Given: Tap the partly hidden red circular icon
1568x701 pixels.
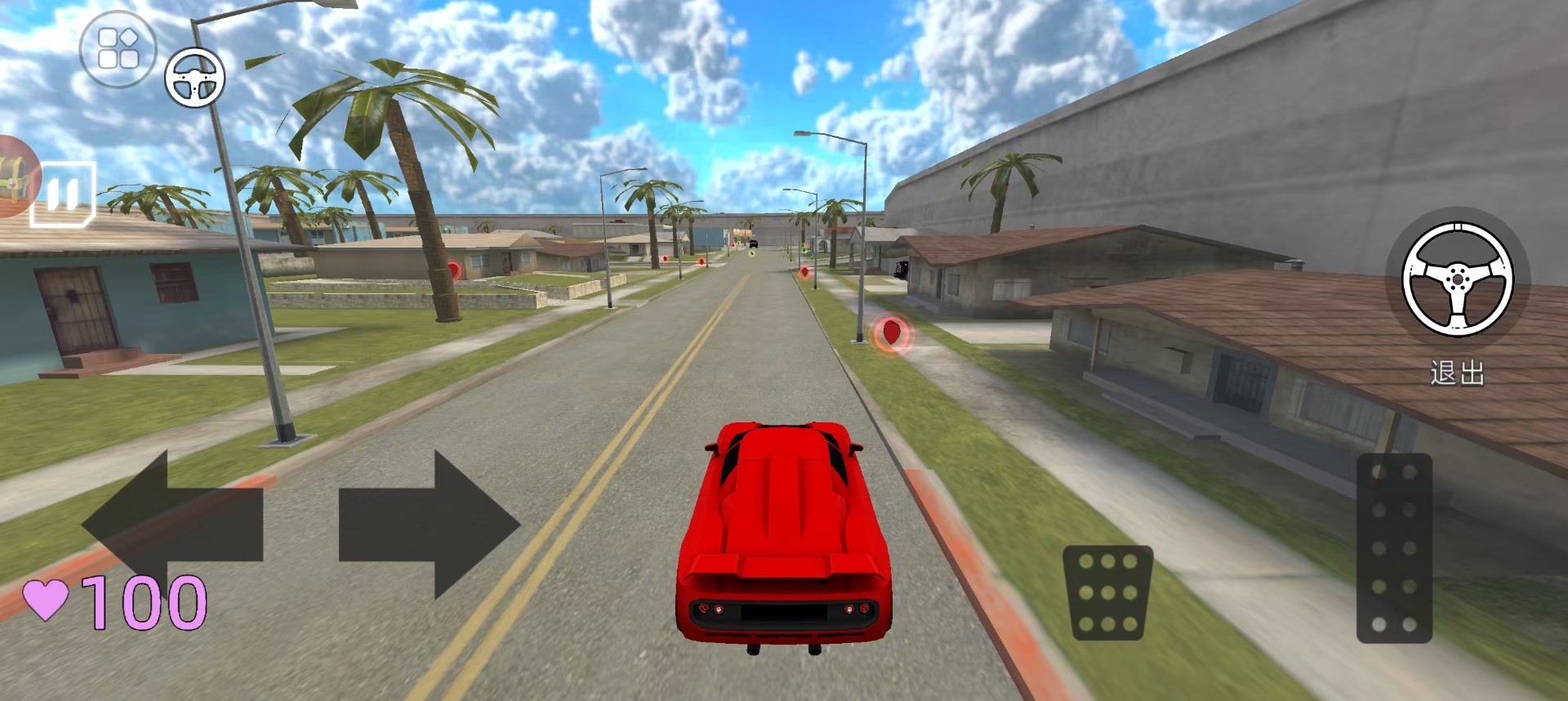Looking at the screenshot, I should point(16,177).
